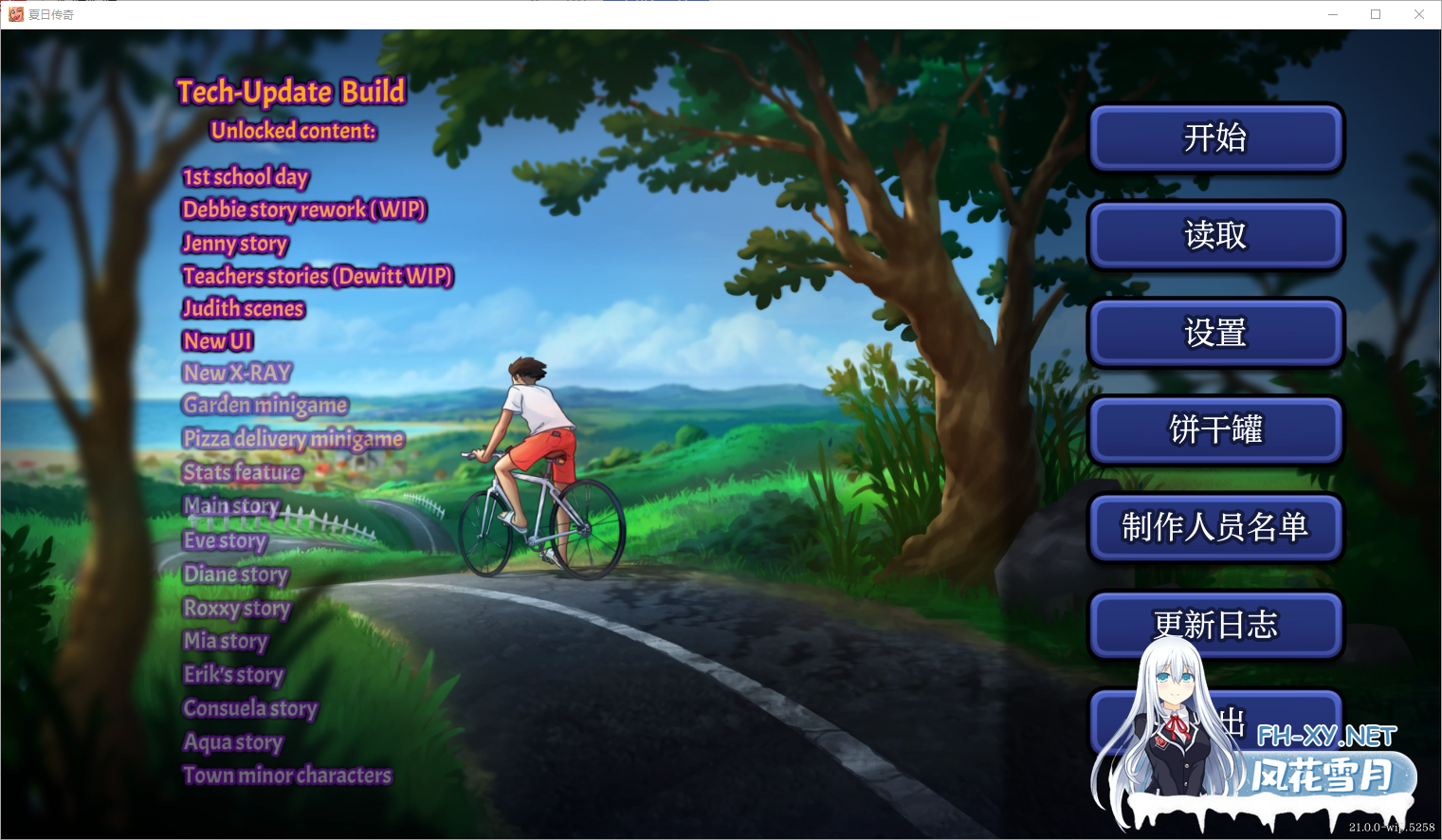1442x840 pixels.
Task: Click the Judith scenes text
Action: click(243, 308)
